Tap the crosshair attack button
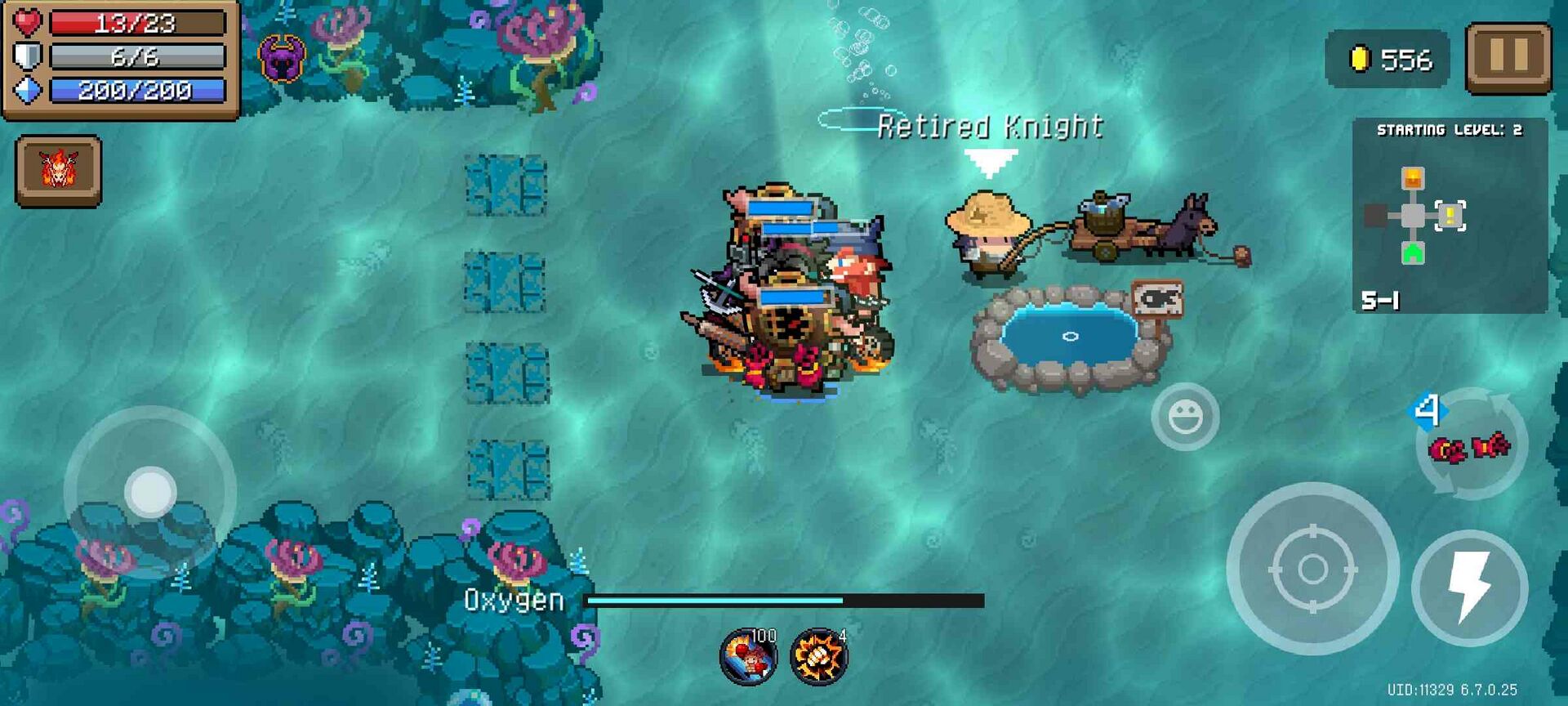Screen dimensions: 1568x706 (x=1312, y=569)
